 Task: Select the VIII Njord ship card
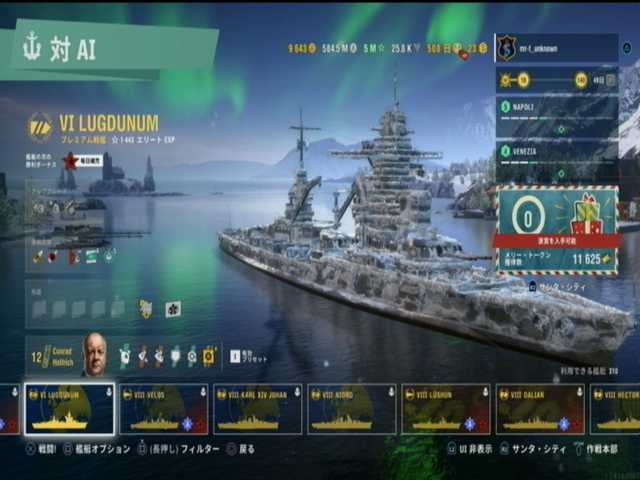(351, 409)
